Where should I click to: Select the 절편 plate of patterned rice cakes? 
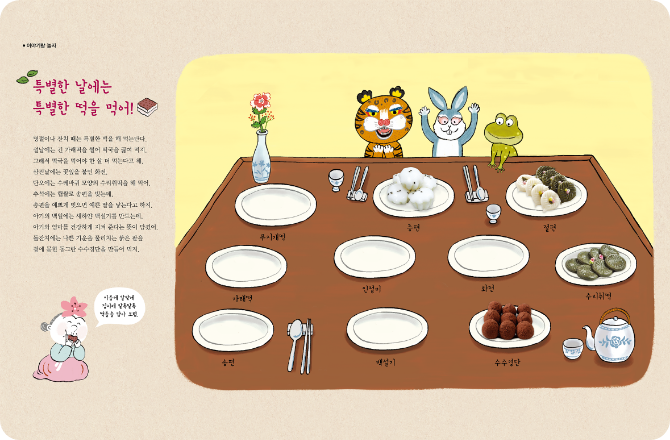point(545,190)
